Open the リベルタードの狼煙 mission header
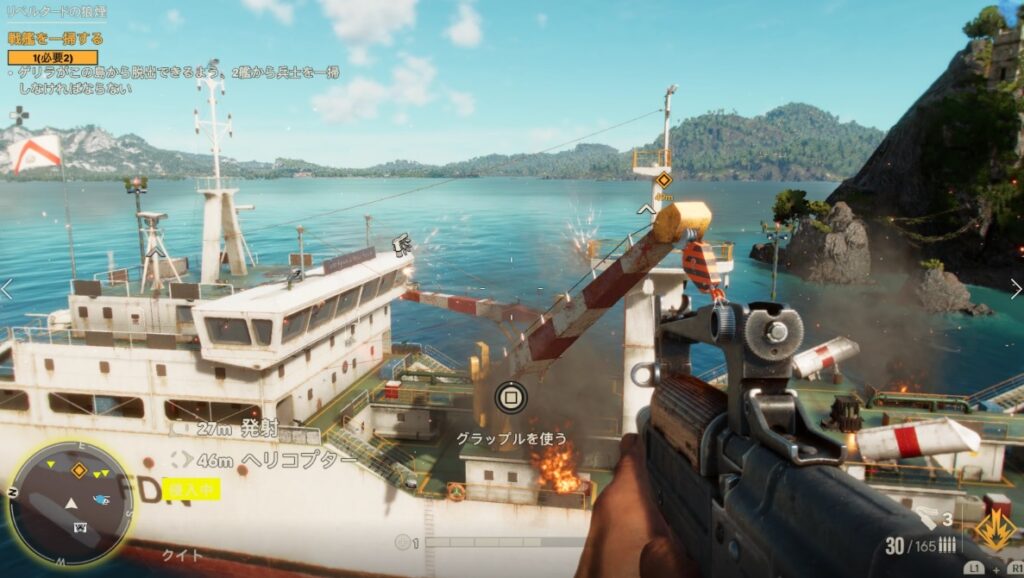 pos(56,12)
